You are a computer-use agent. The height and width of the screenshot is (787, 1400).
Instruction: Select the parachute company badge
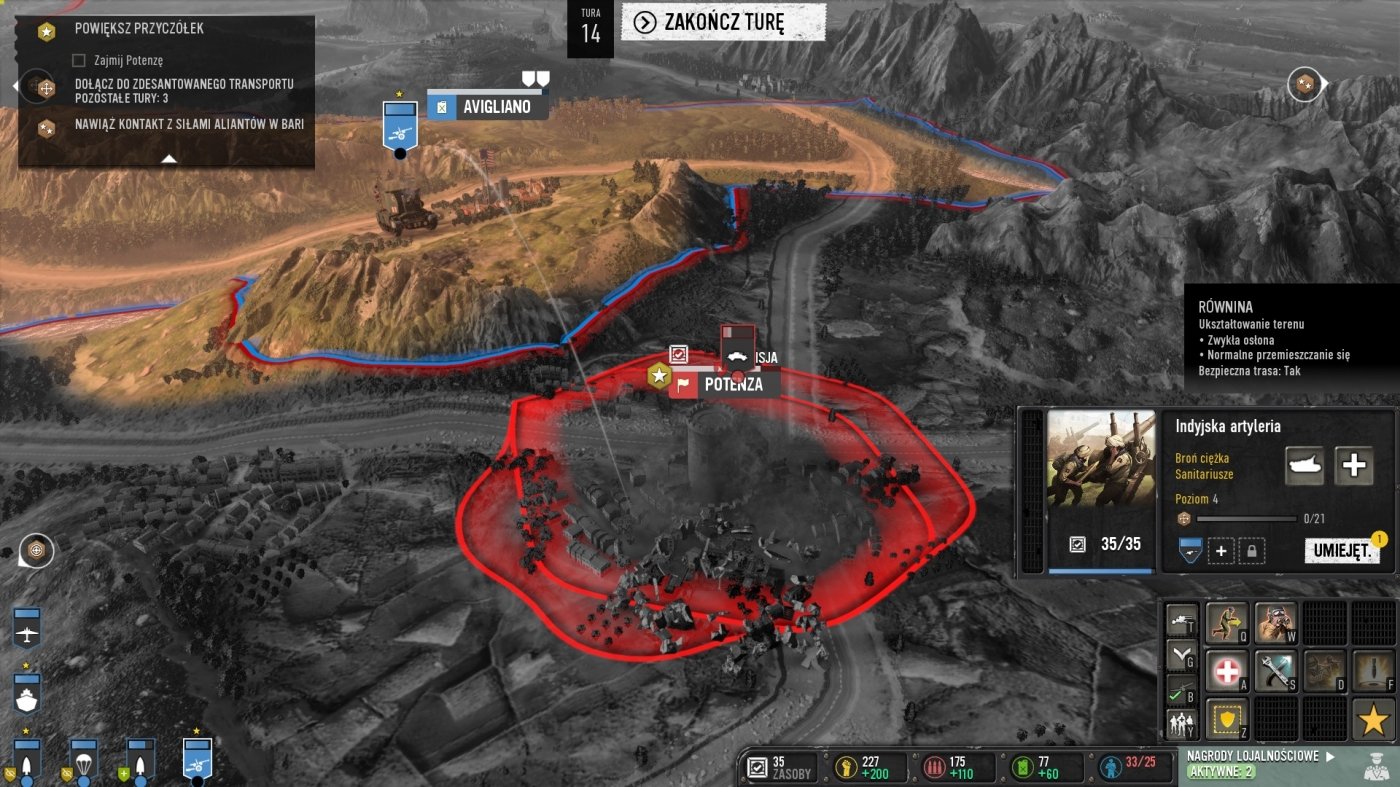(x=84, y=763)
